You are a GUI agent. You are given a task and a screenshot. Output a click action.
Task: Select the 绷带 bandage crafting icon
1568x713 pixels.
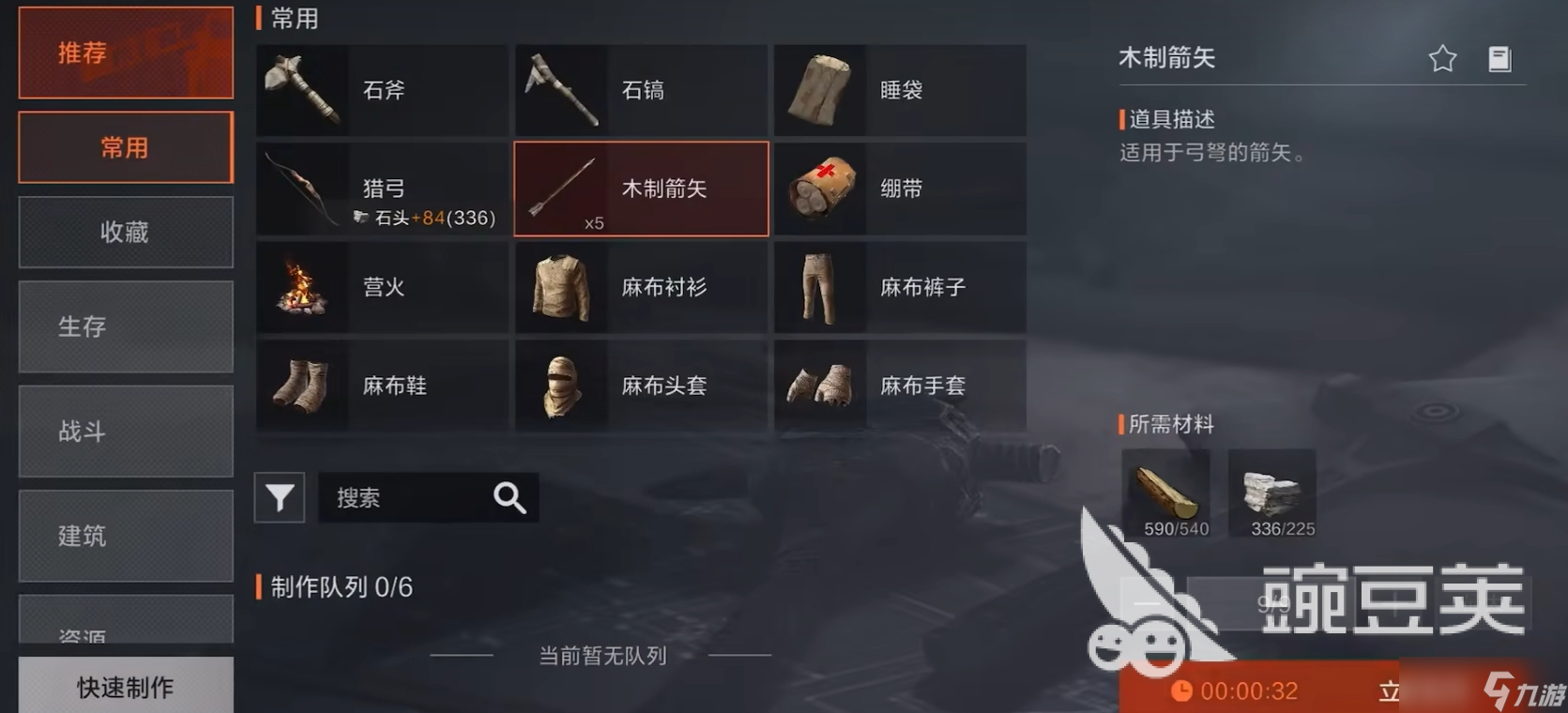click(x=819, y=189)
